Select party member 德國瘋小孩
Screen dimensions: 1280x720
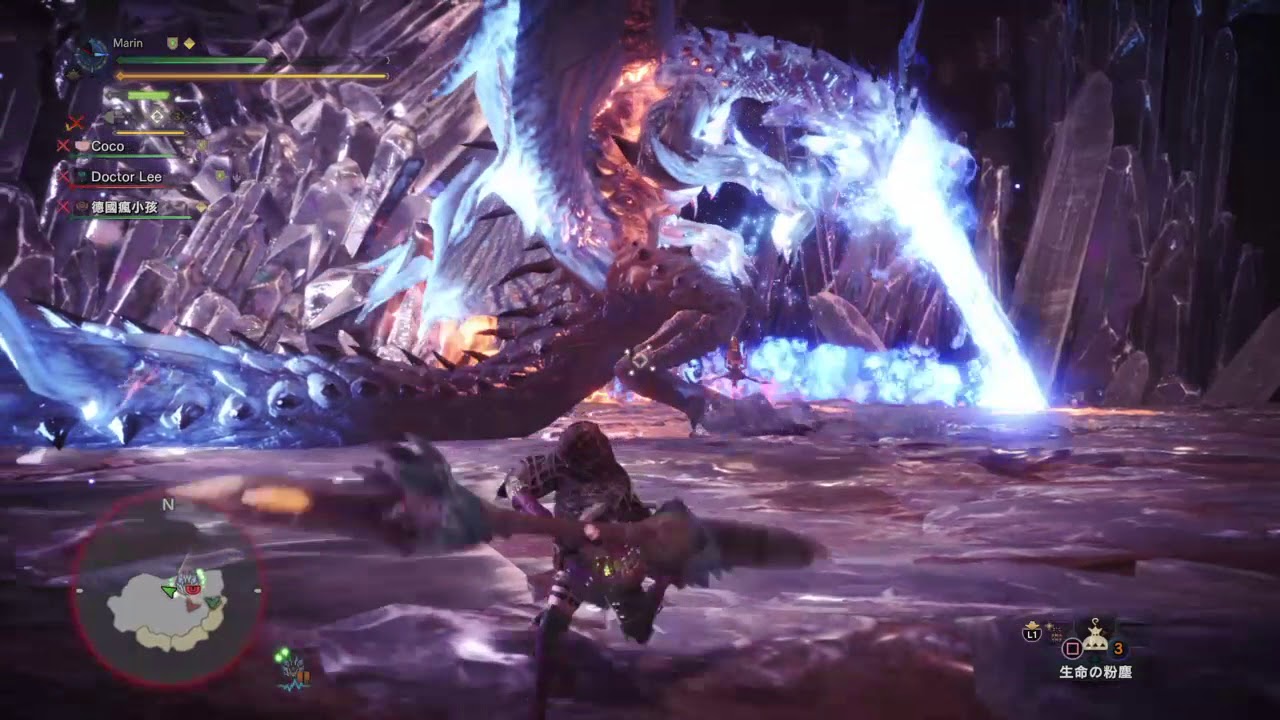coord(126,207)
